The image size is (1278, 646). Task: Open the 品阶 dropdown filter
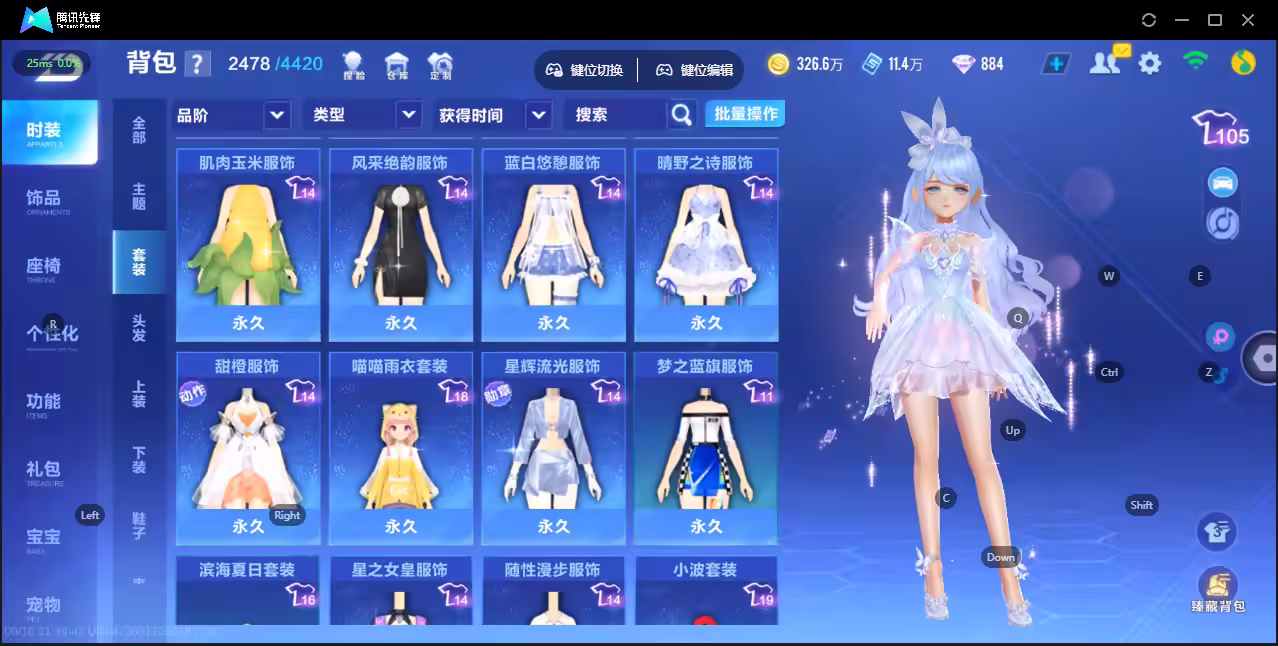click(x=232, y=115)
